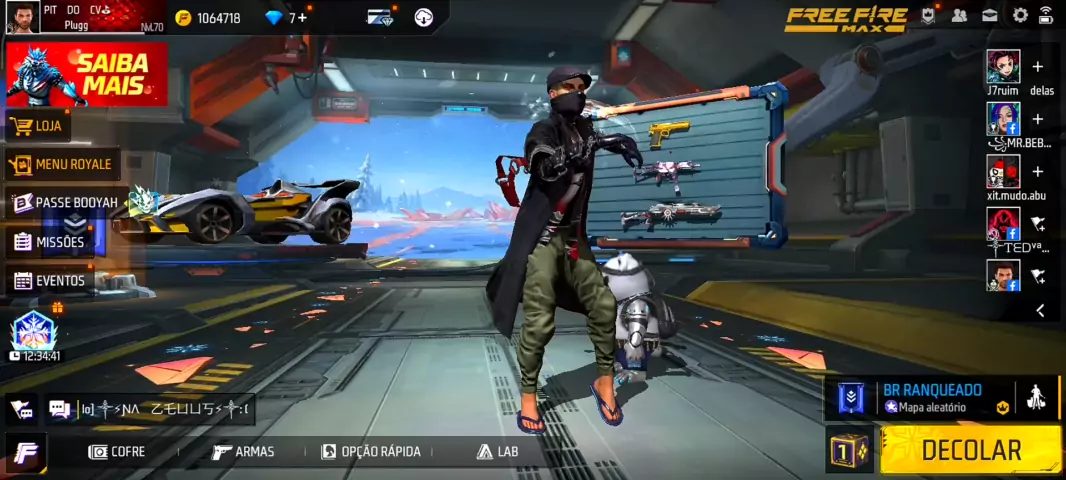Open the COFRE vault tab
The image size is (1066, 480).
(117, 452)
